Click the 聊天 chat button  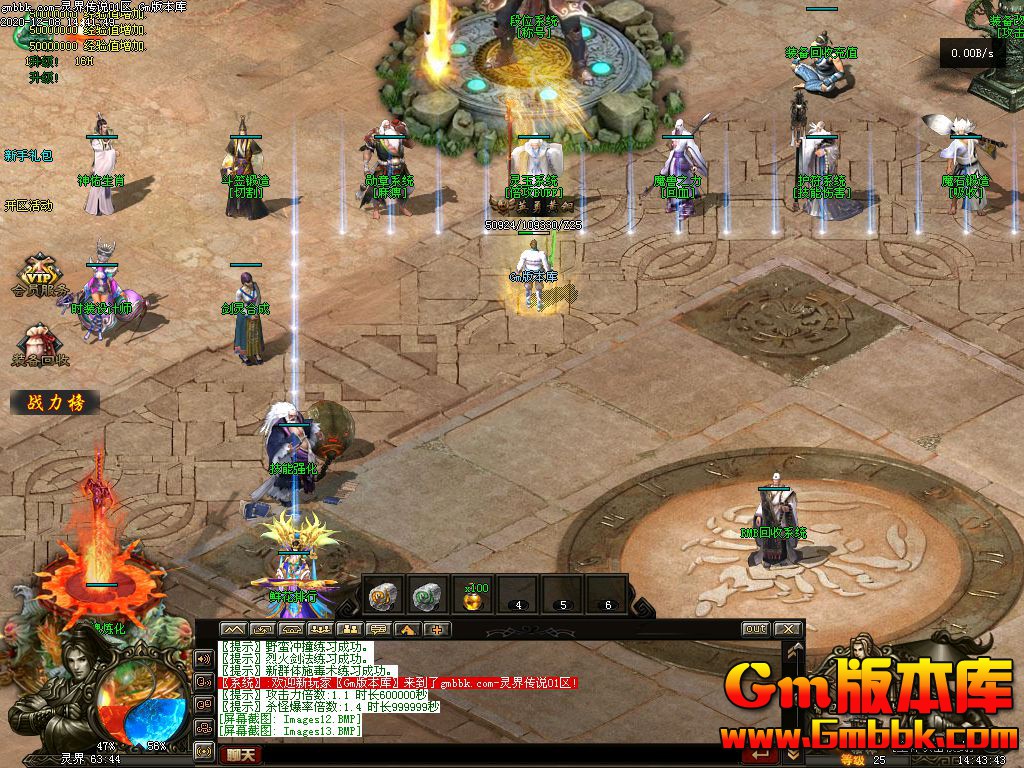pos(239,754)
